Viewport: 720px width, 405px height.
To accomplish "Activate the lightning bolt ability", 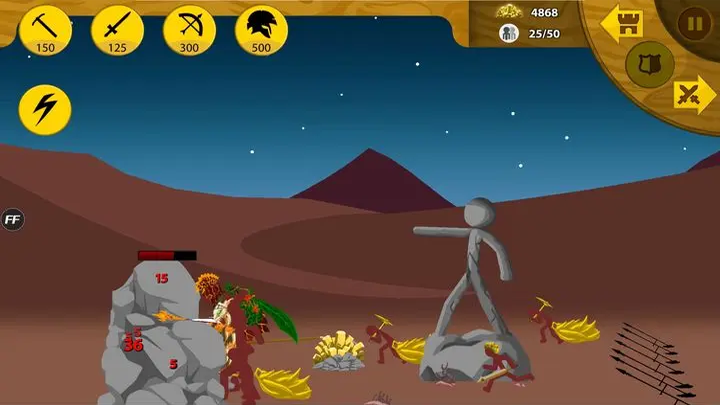I will click(46, 110).
